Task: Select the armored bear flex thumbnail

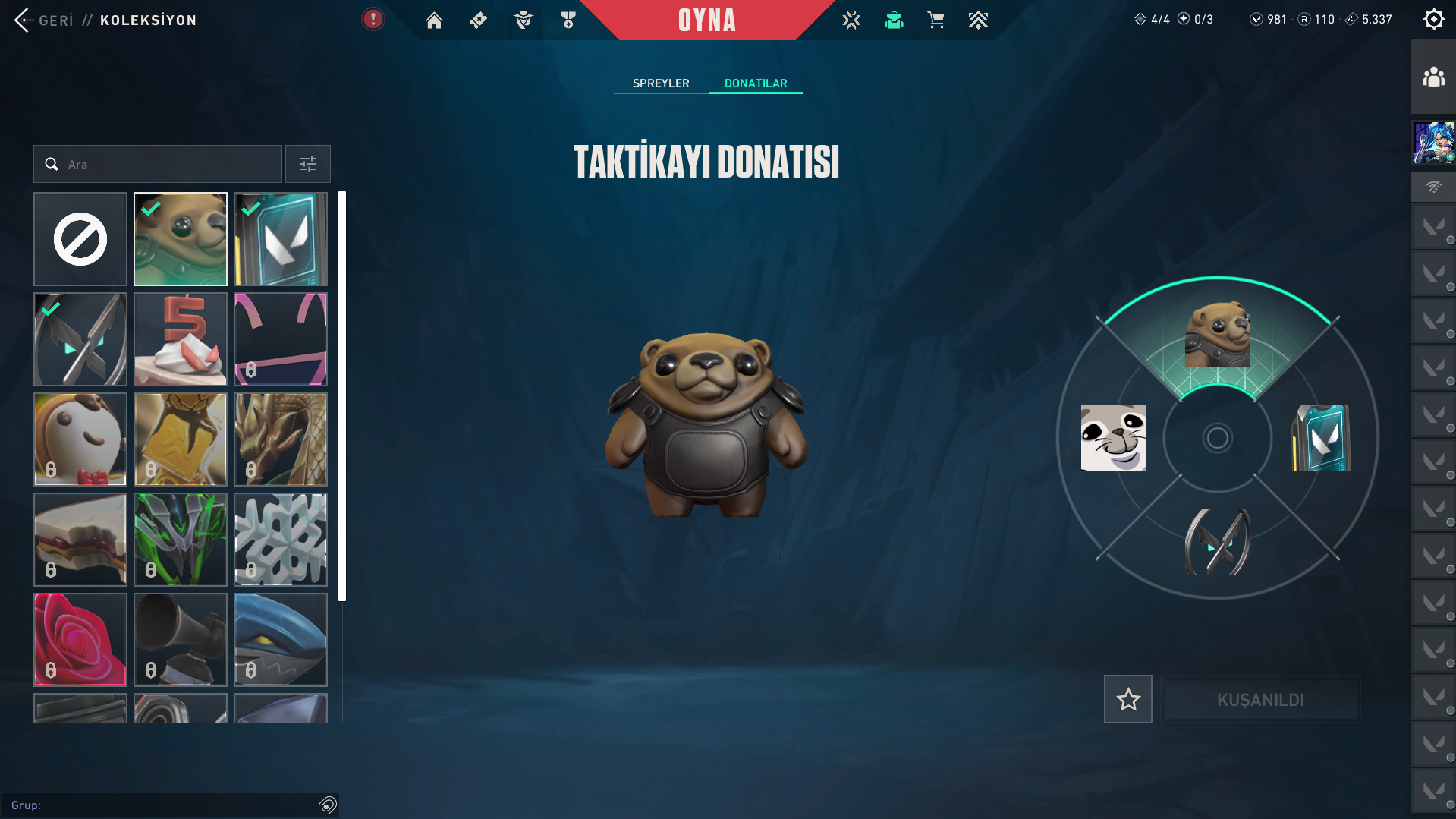Action: [181, 239]
